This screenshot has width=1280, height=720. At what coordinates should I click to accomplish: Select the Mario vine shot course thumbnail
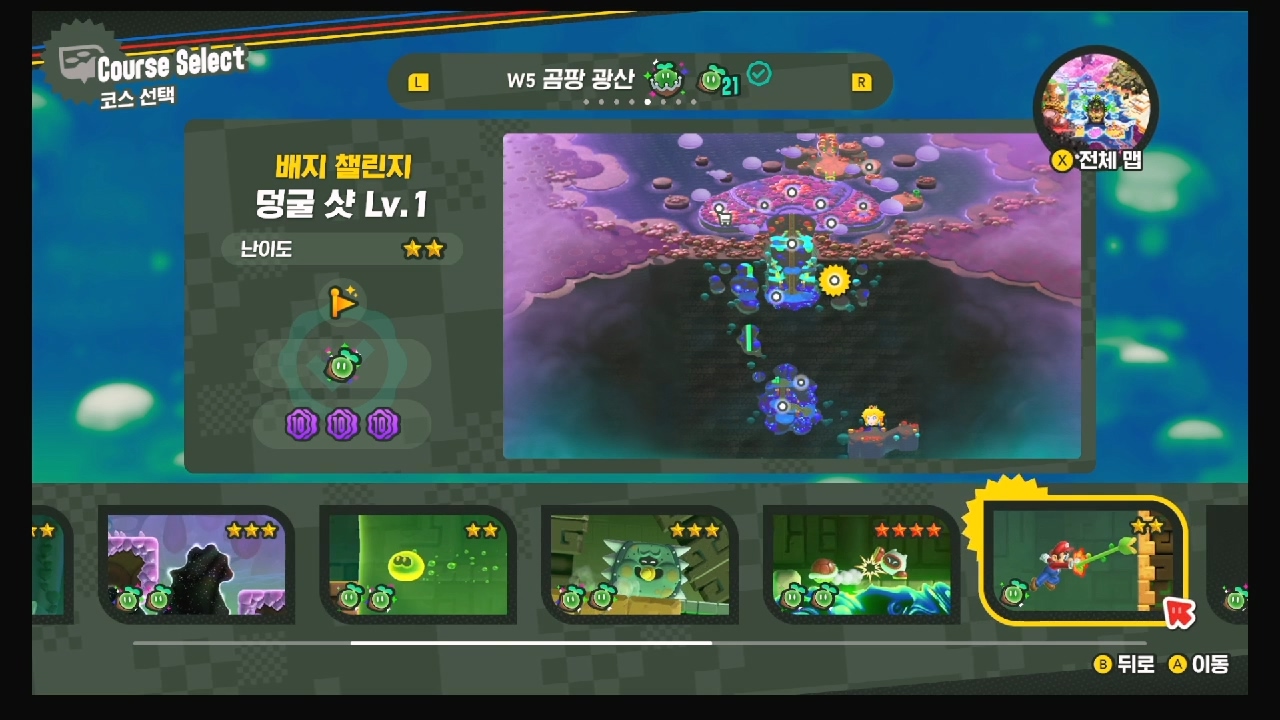click(1083, 561)
